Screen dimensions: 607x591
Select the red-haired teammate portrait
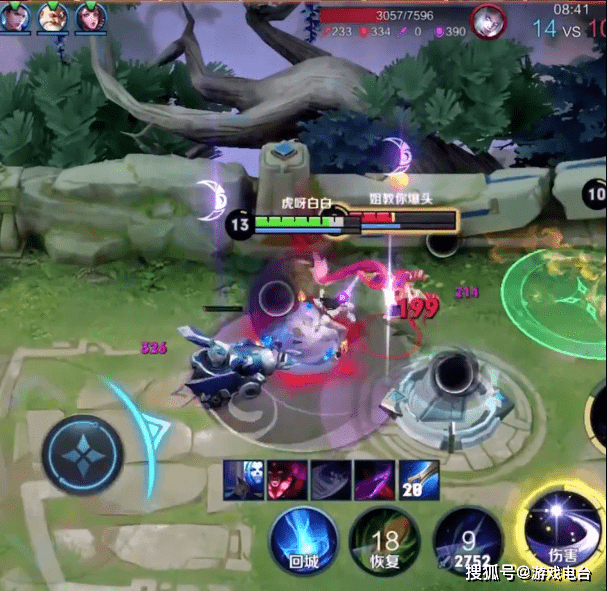point(91,17)
